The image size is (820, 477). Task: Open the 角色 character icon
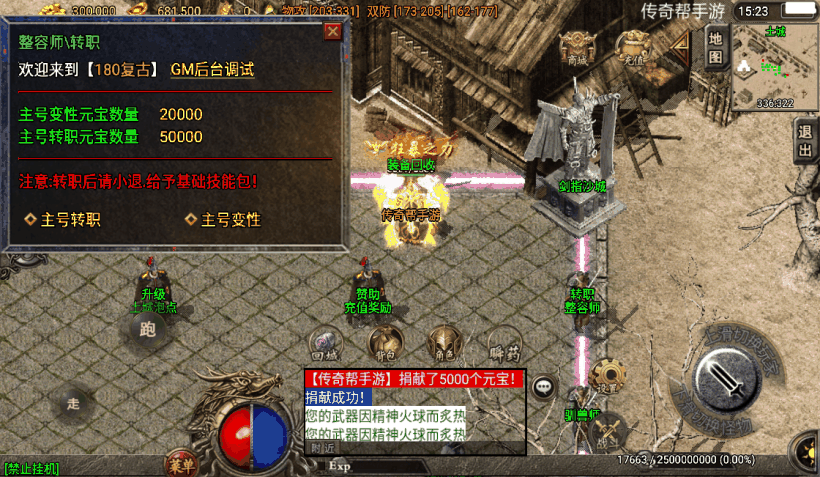444,343
